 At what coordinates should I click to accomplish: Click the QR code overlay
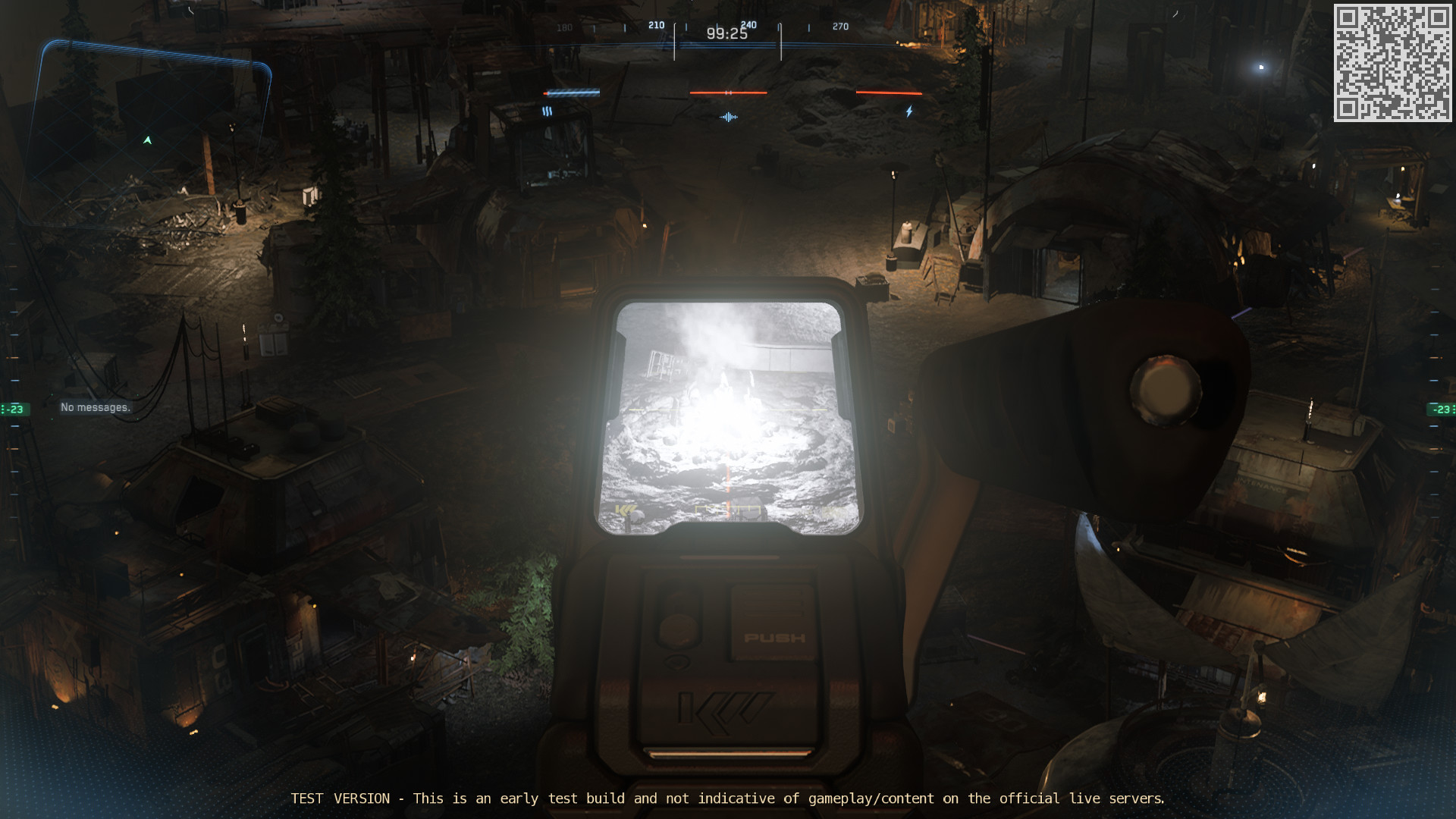pyautogui.click(x=1392, y=63)
